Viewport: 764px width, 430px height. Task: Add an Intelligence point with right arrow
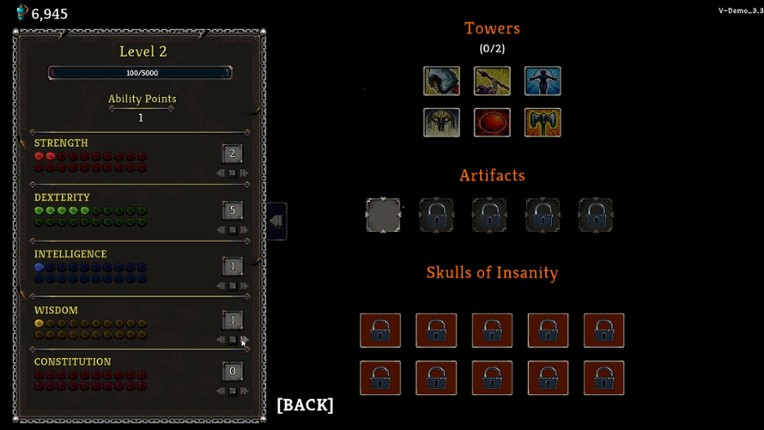[x=244, y=286]
